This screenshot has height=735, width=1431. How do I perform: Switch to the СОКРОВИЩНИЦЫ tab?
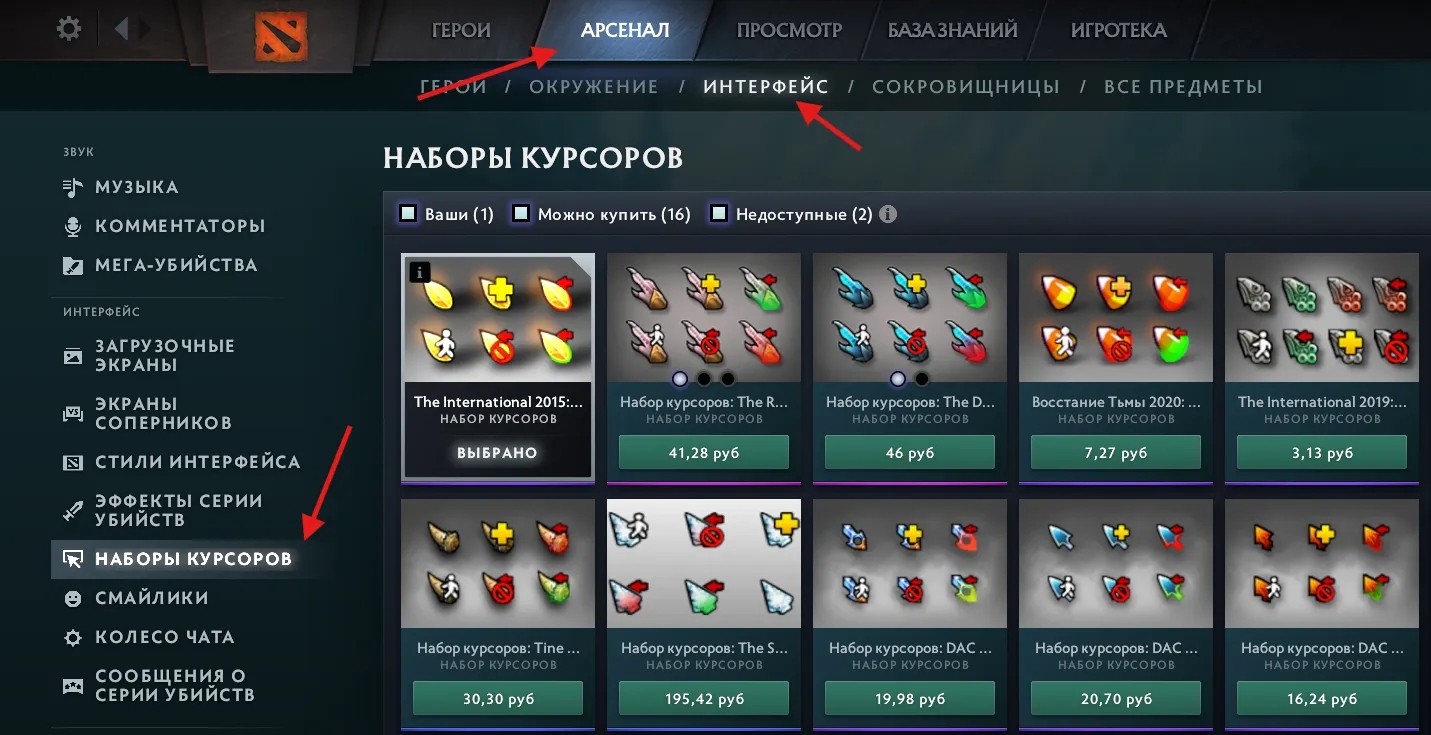tap(966, 86)
